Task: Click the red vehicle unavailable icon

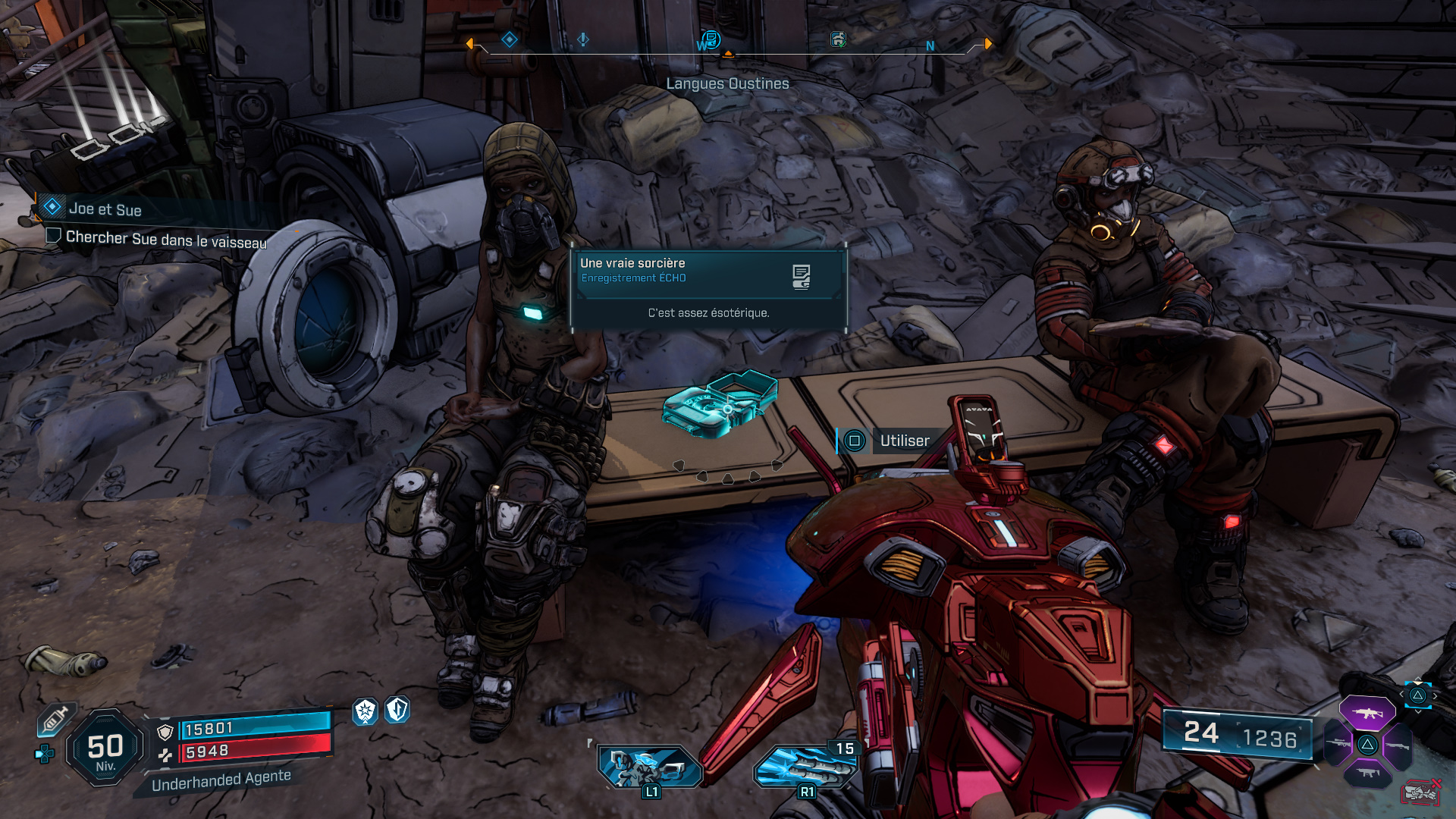Action: pos(1421,793)
